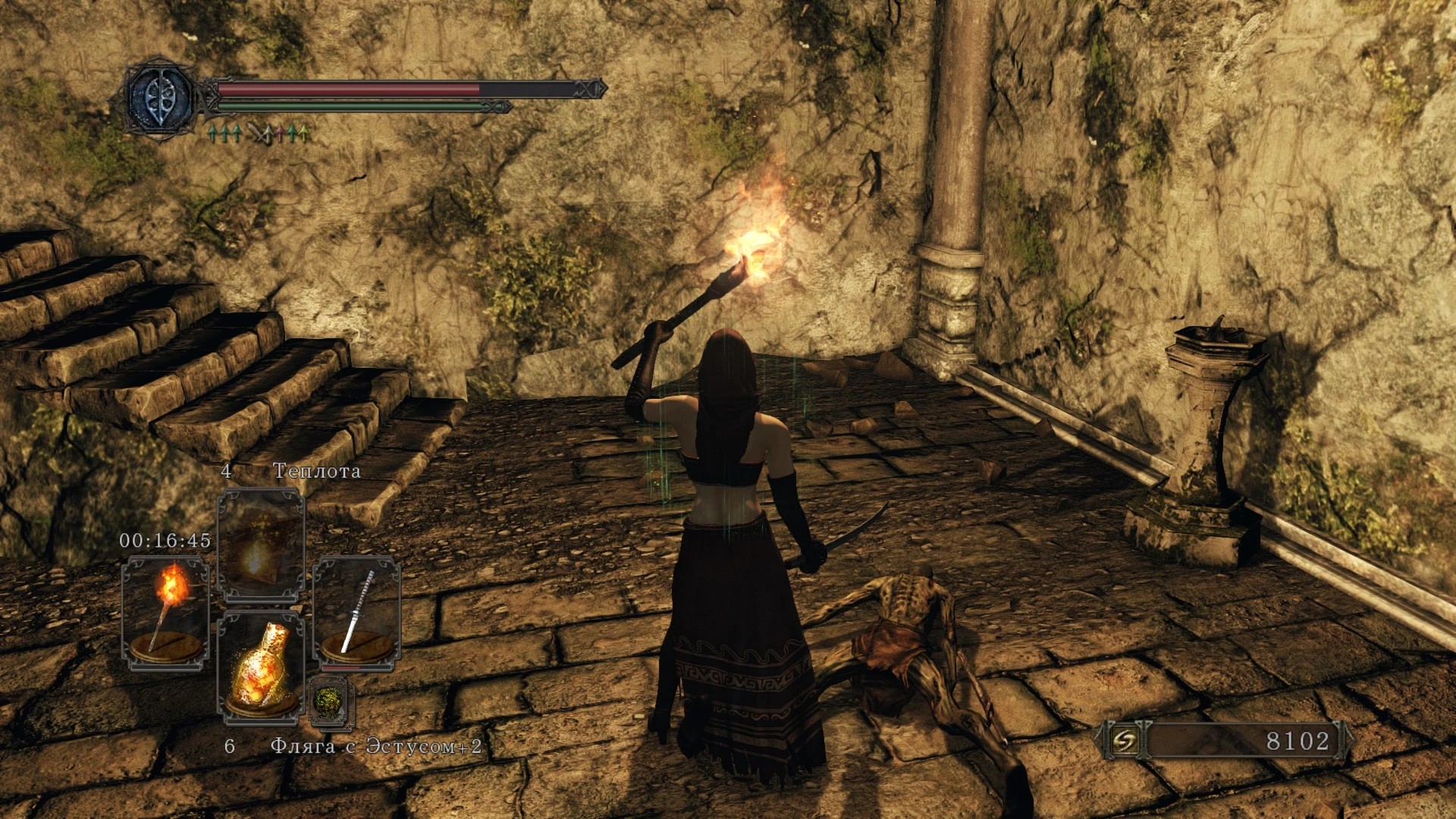This screenshot has width=1456, height=819.
Task: Click the small green next-item slot
Action: click(331, 701)
